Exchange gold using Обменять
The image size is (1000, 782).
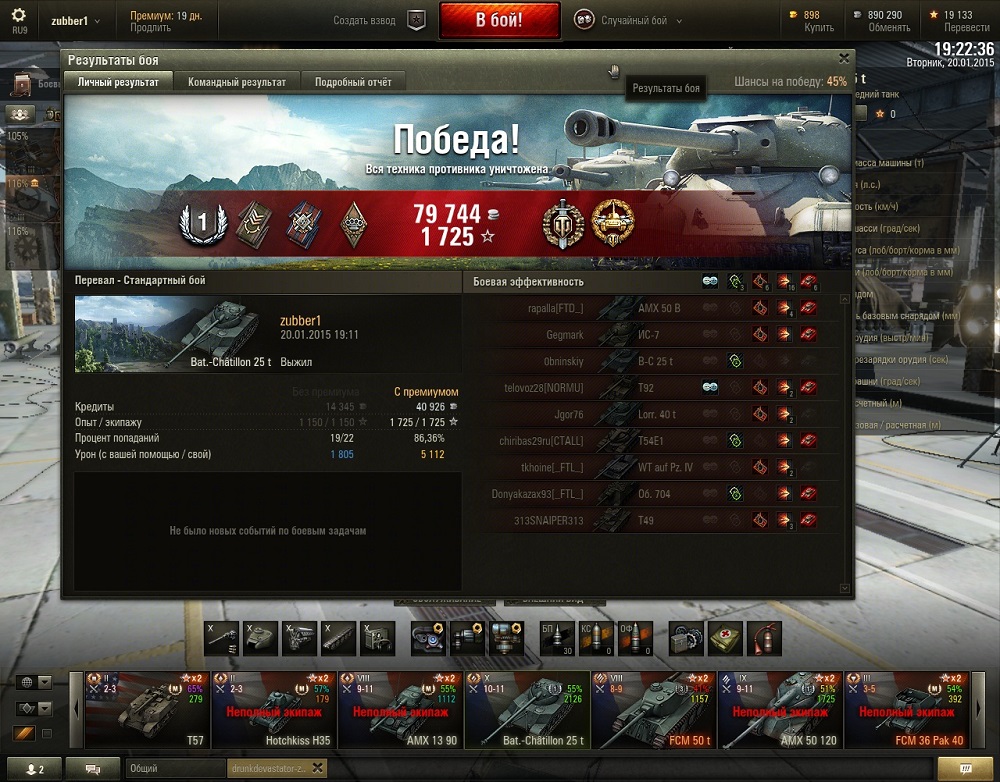point(889,28)
